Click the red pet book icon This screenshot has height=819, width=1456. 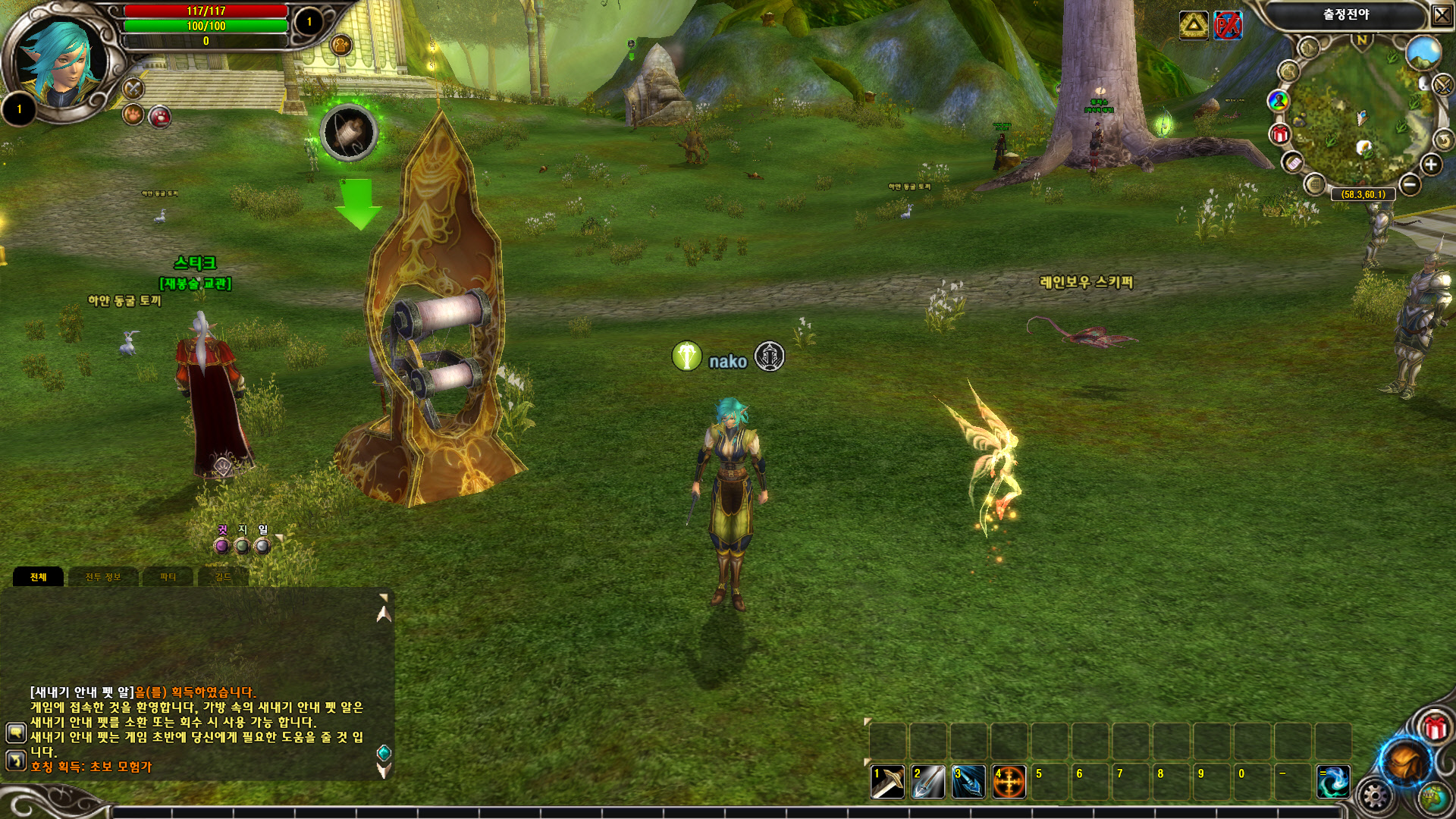[160, 117]
